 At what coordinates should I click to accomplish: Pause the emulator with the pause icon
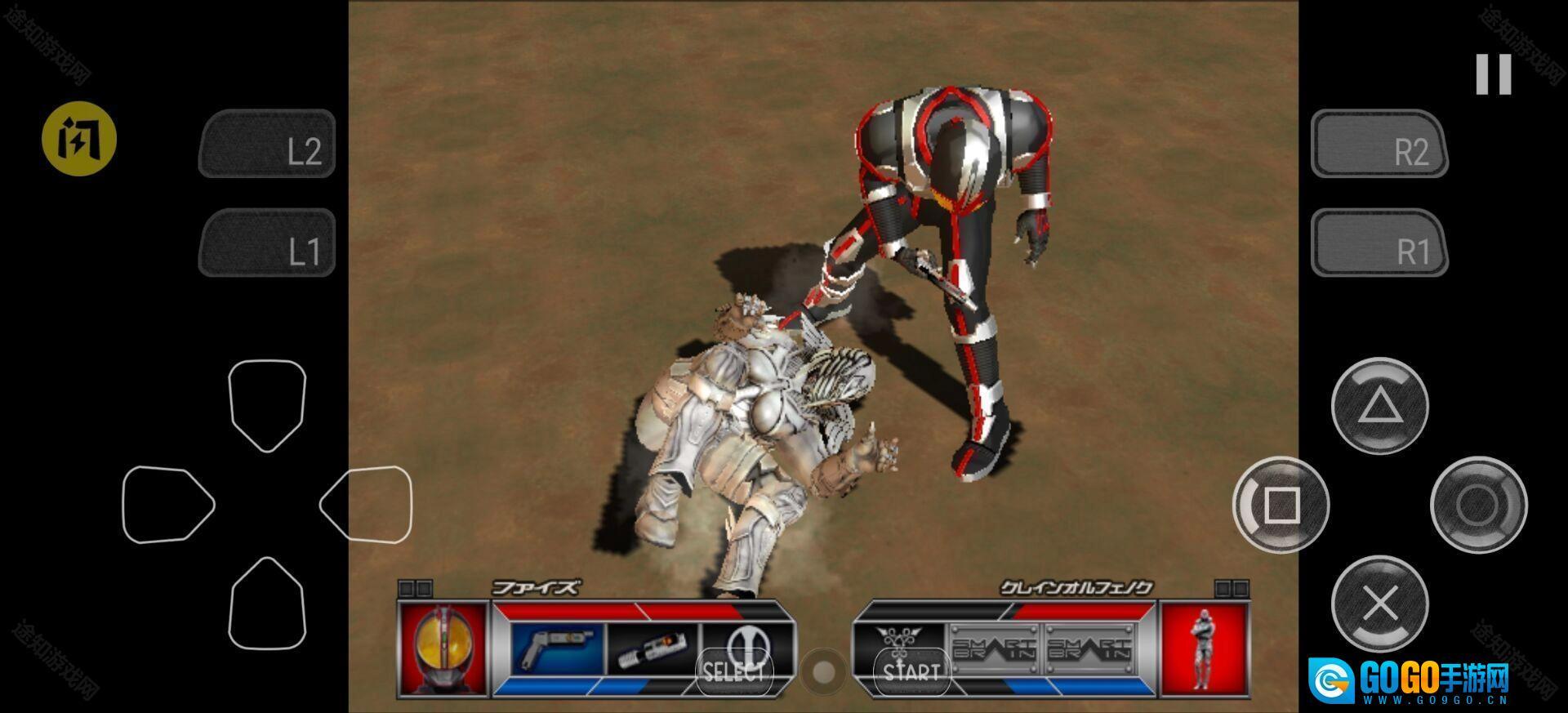pyautogui.click(x=1494, y=74)
